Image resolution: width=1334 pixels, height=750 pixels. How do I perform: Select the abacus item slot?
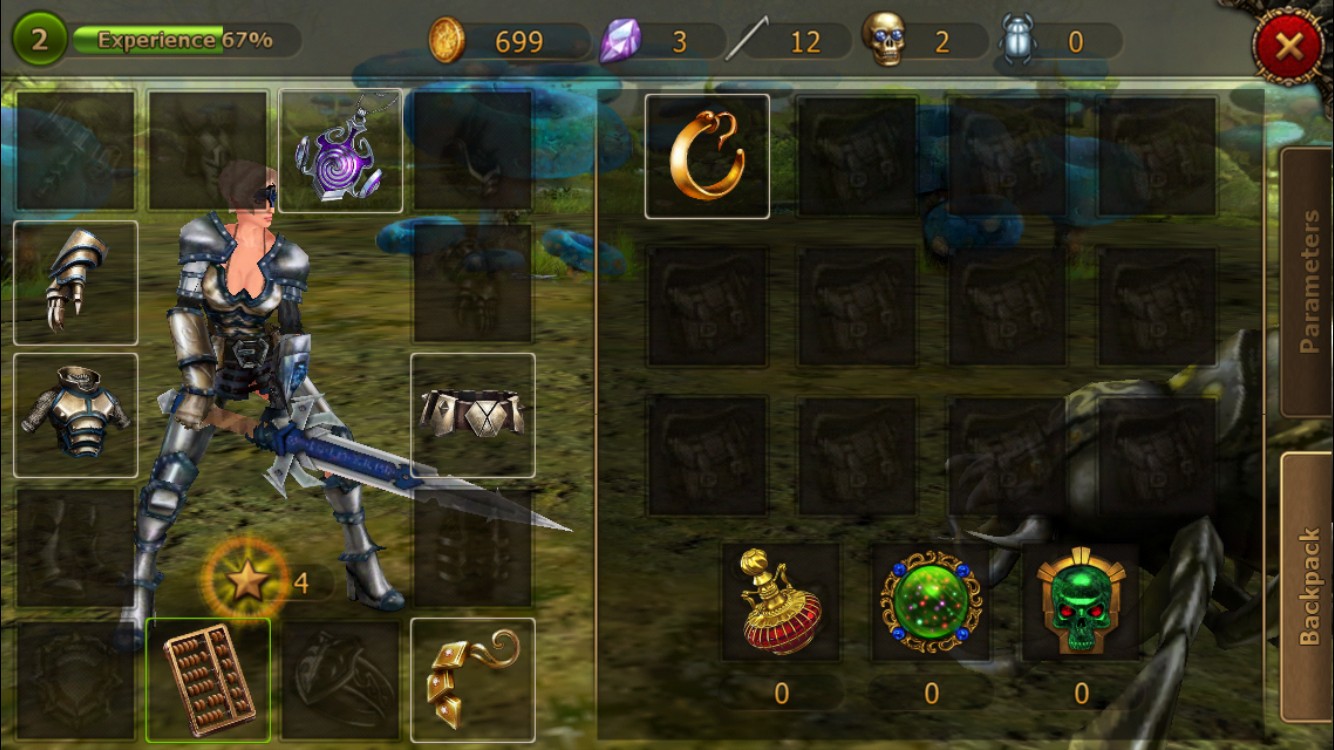[208, 680]
